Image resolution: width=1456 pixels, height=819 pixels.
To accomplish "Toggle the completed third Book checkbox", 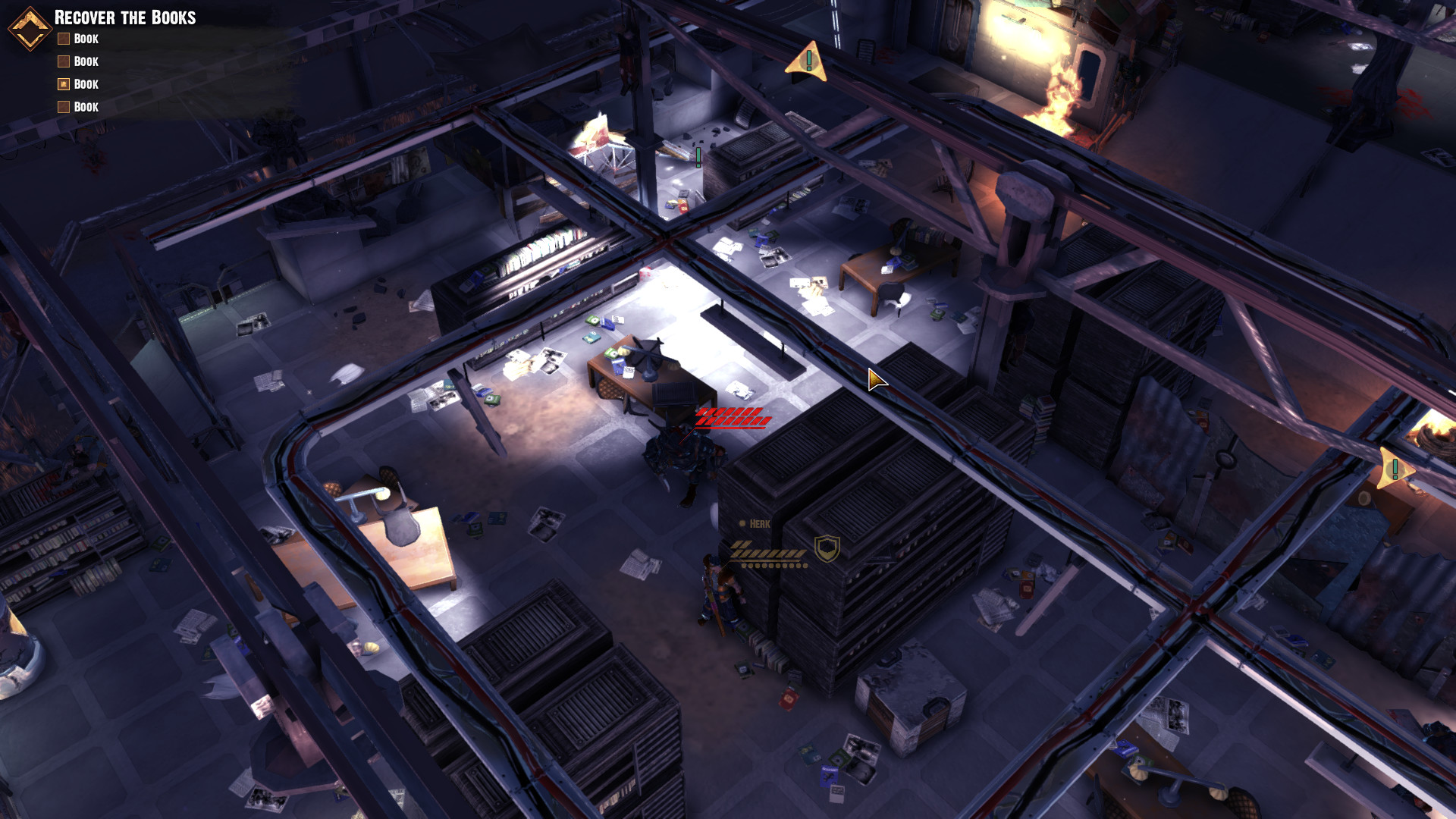I will pyautogui.click(x=63, y=83).
